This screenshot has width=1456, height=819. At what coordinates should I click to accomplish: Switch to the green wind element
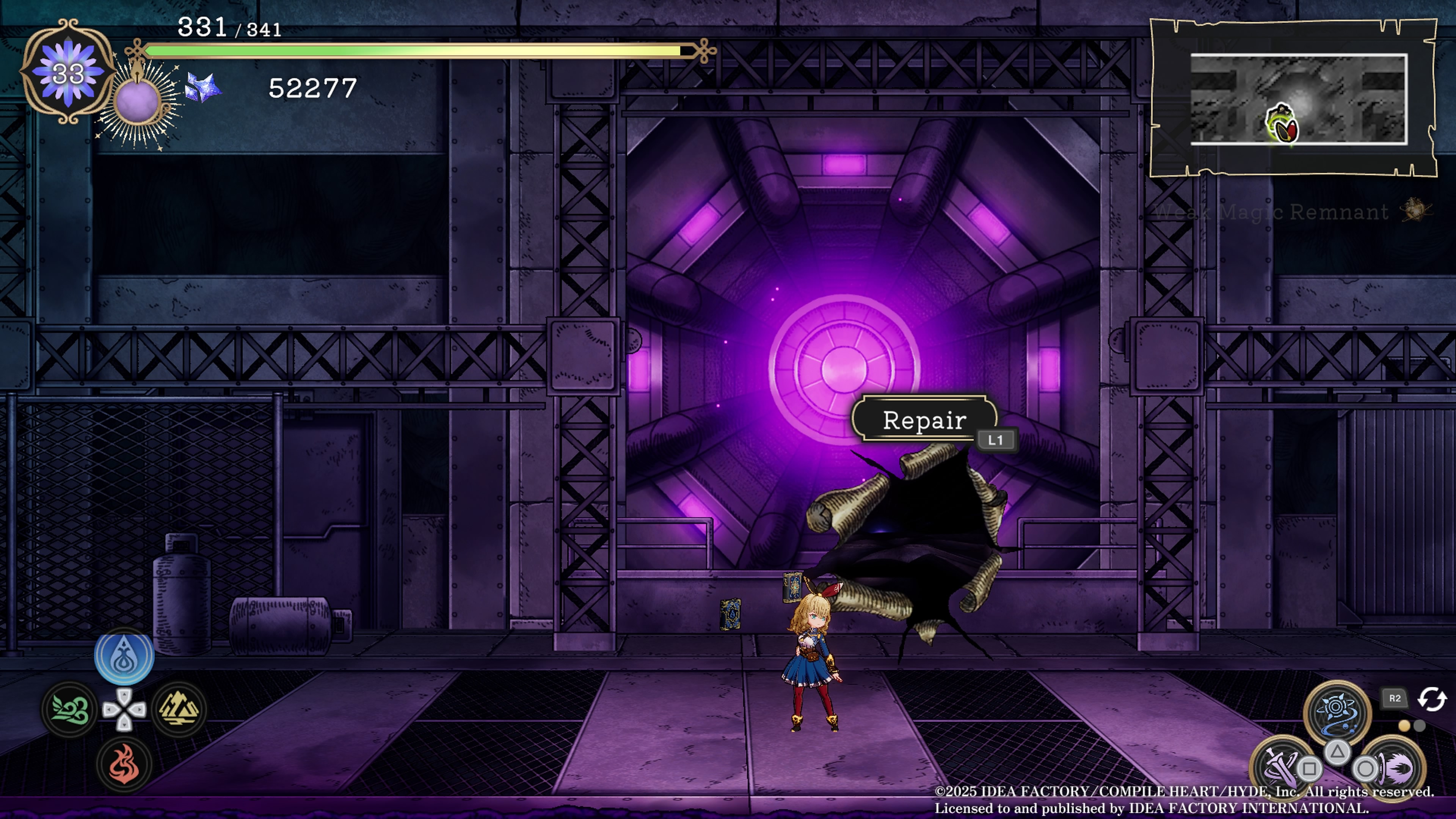tap(69, 709)
